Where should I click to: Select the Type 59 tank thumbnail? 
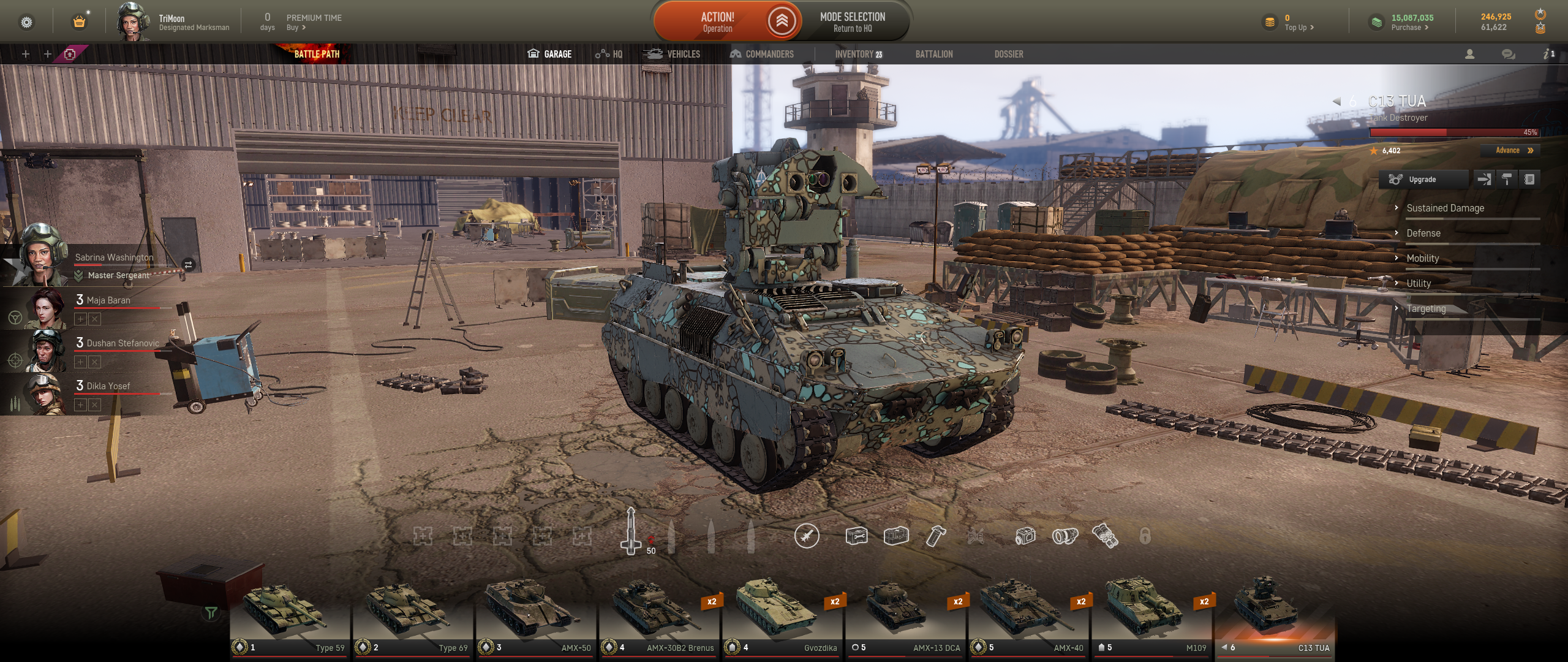[289, 616]
